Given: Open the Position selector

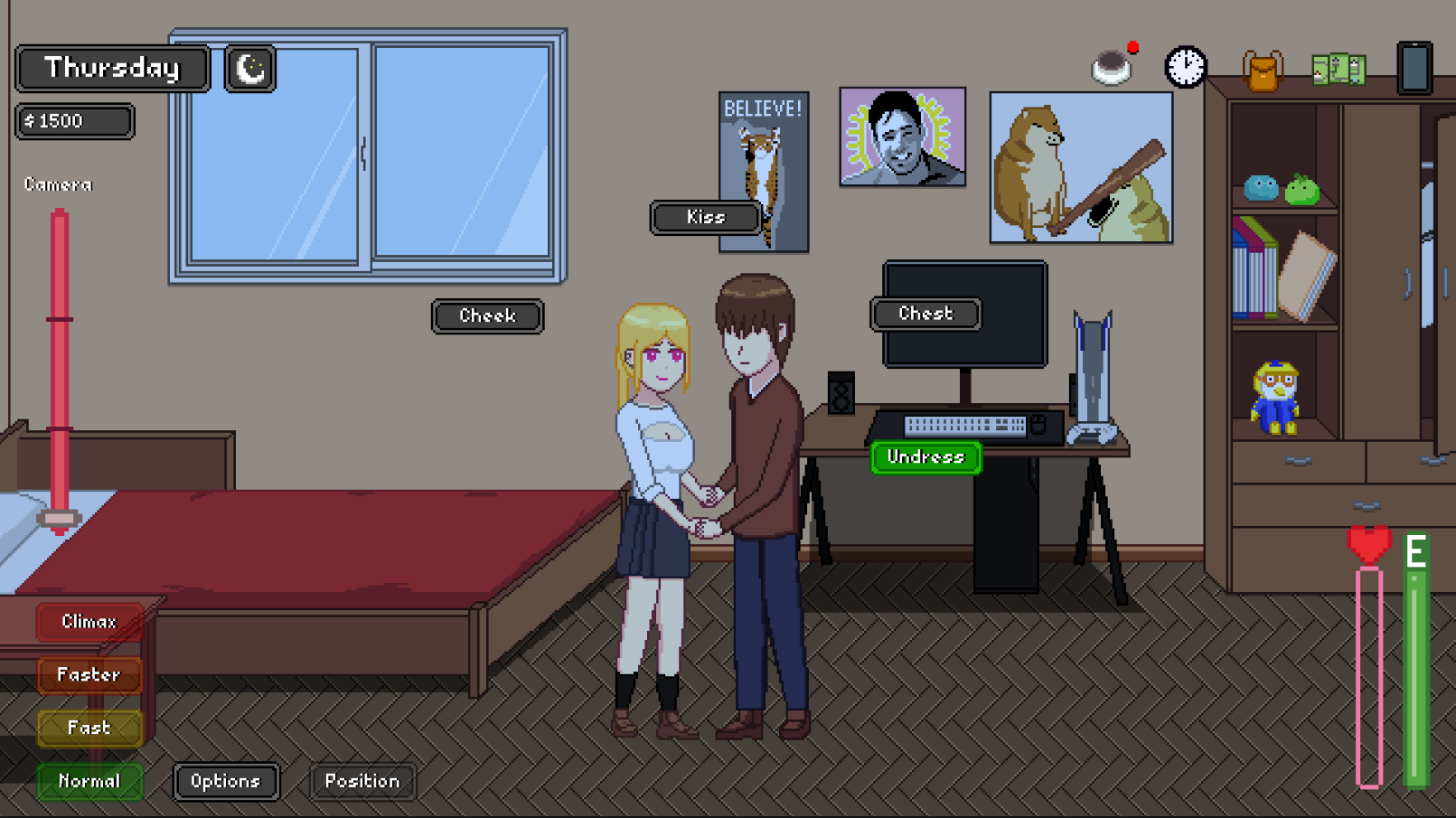Looking at the screenshot, I should [362, 781].
